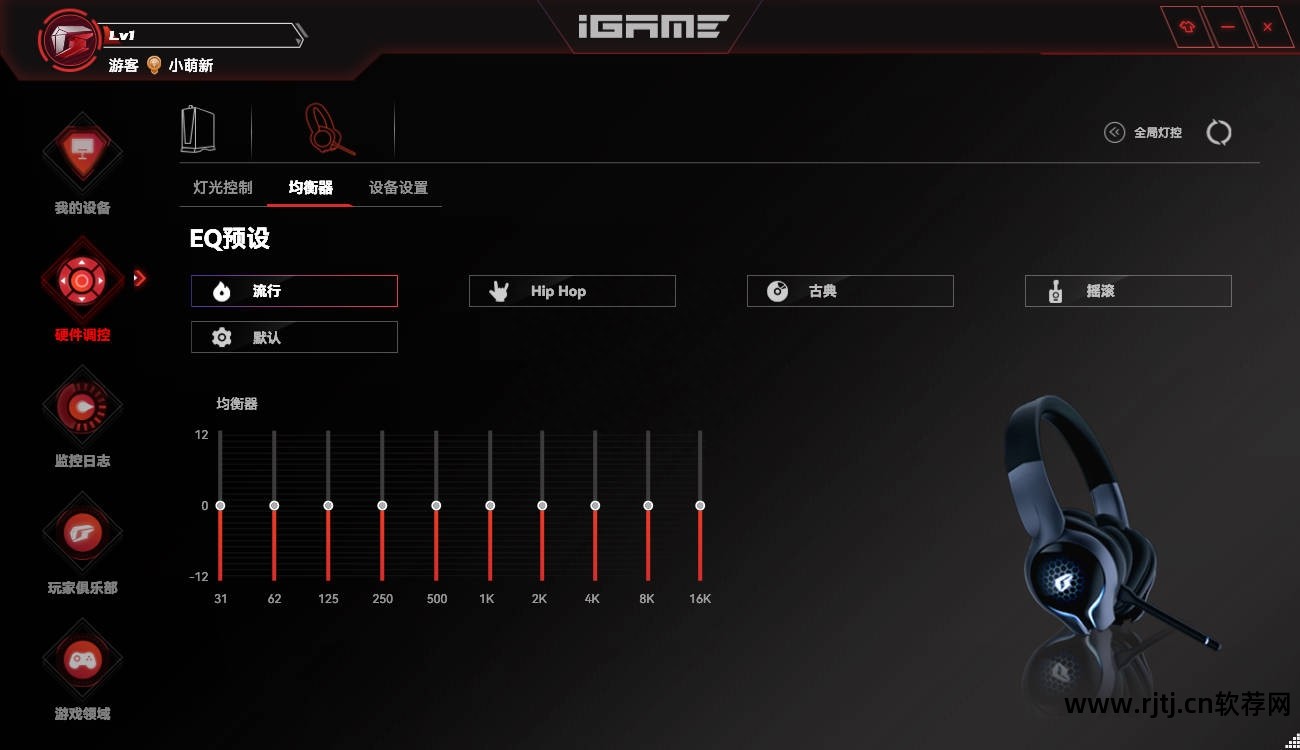Choose the Hip Hop EQ preset
1300x750 pixels.
pyautogui.click(x=572, y=291)
